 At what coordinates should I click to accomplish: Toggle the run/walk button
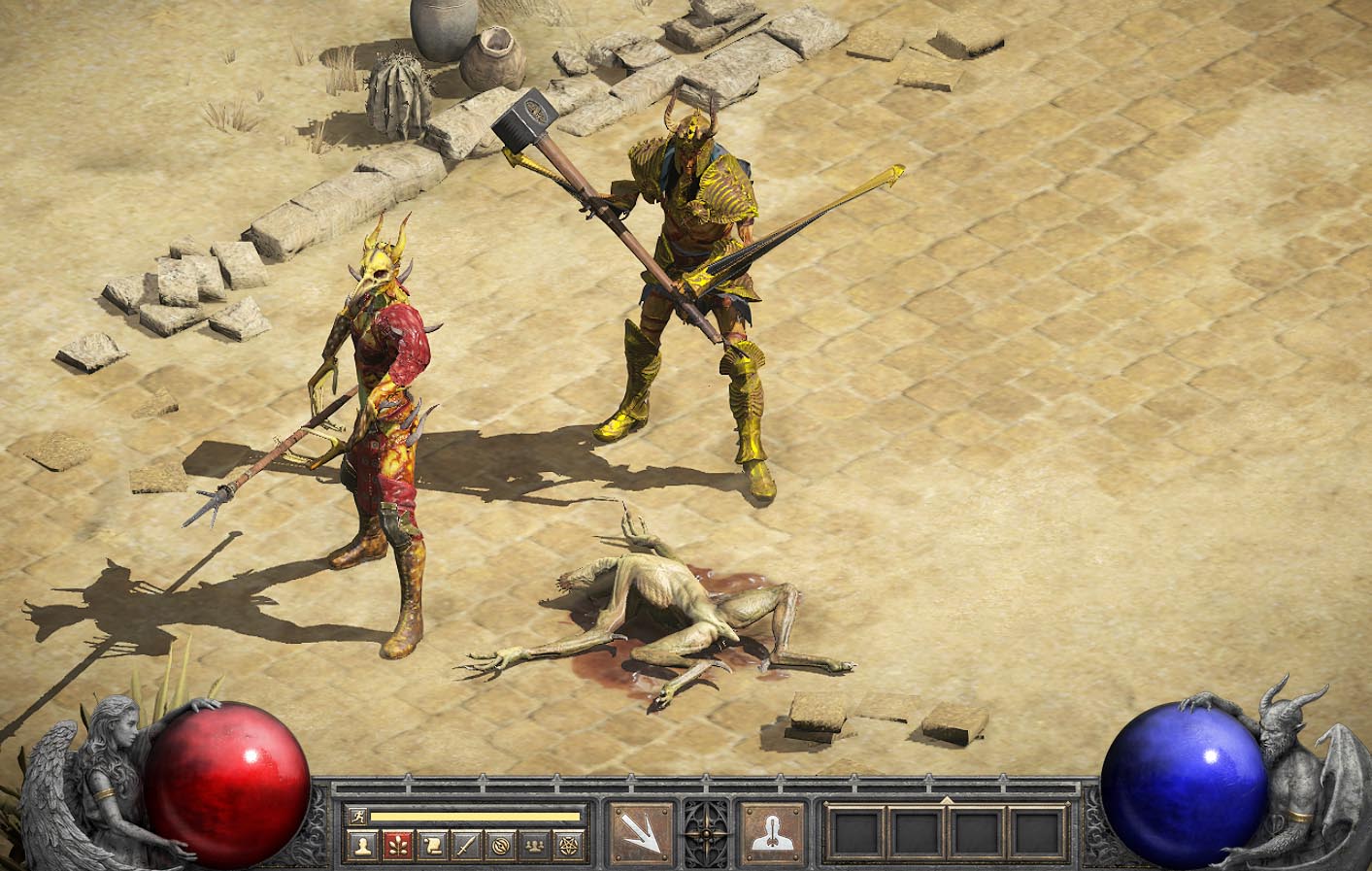(x=356, y=817)
